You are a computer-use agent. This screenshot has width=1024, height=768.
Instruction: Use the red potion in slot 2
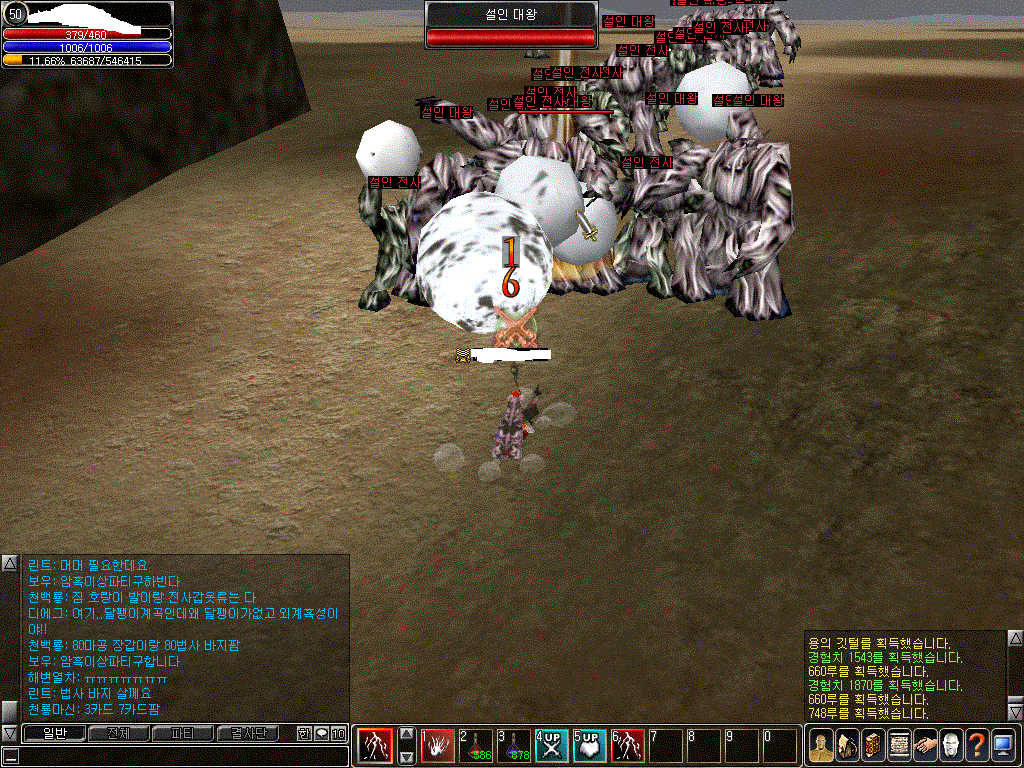476,745
